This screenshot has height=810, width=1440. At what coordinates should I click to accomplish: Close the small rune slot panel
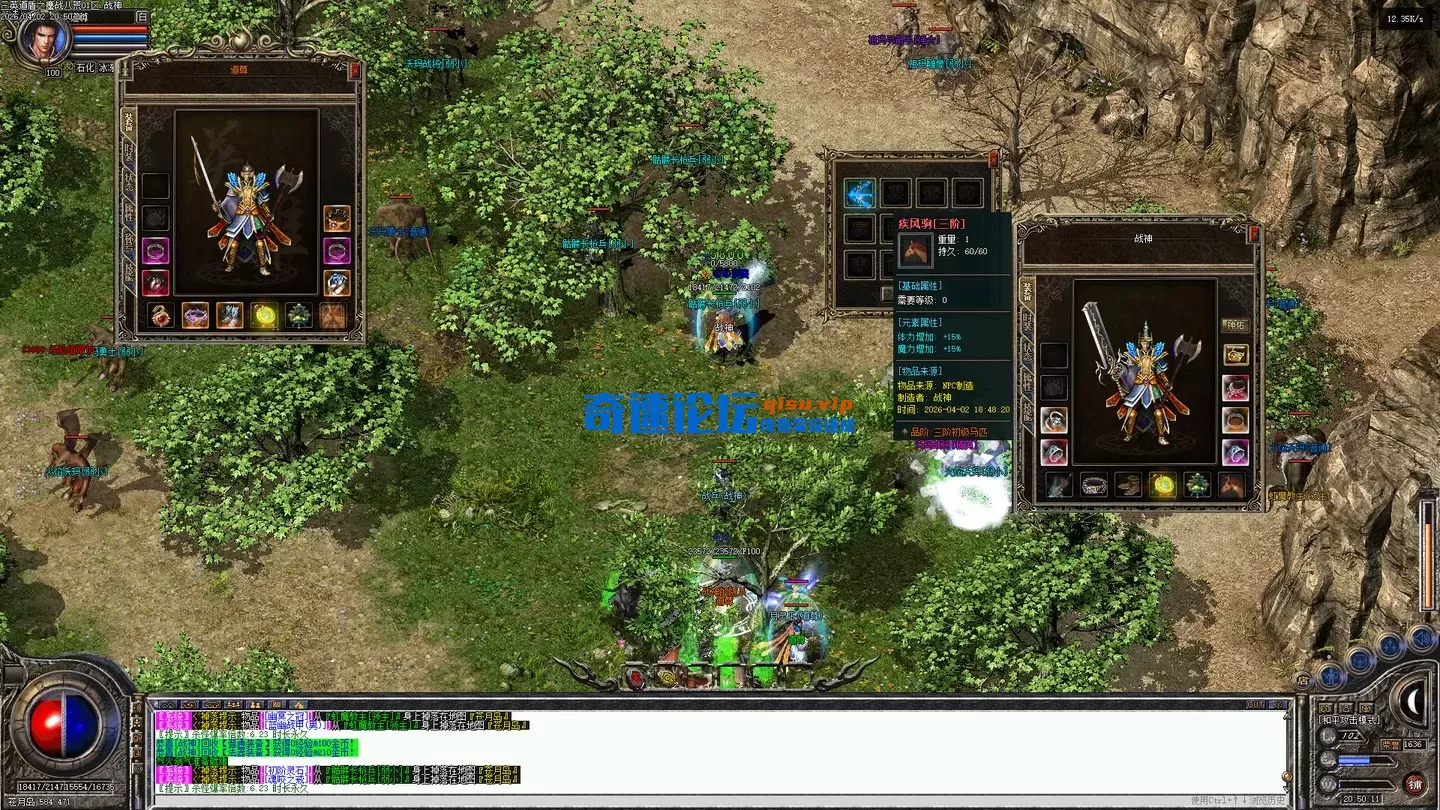tap(993, 159)
